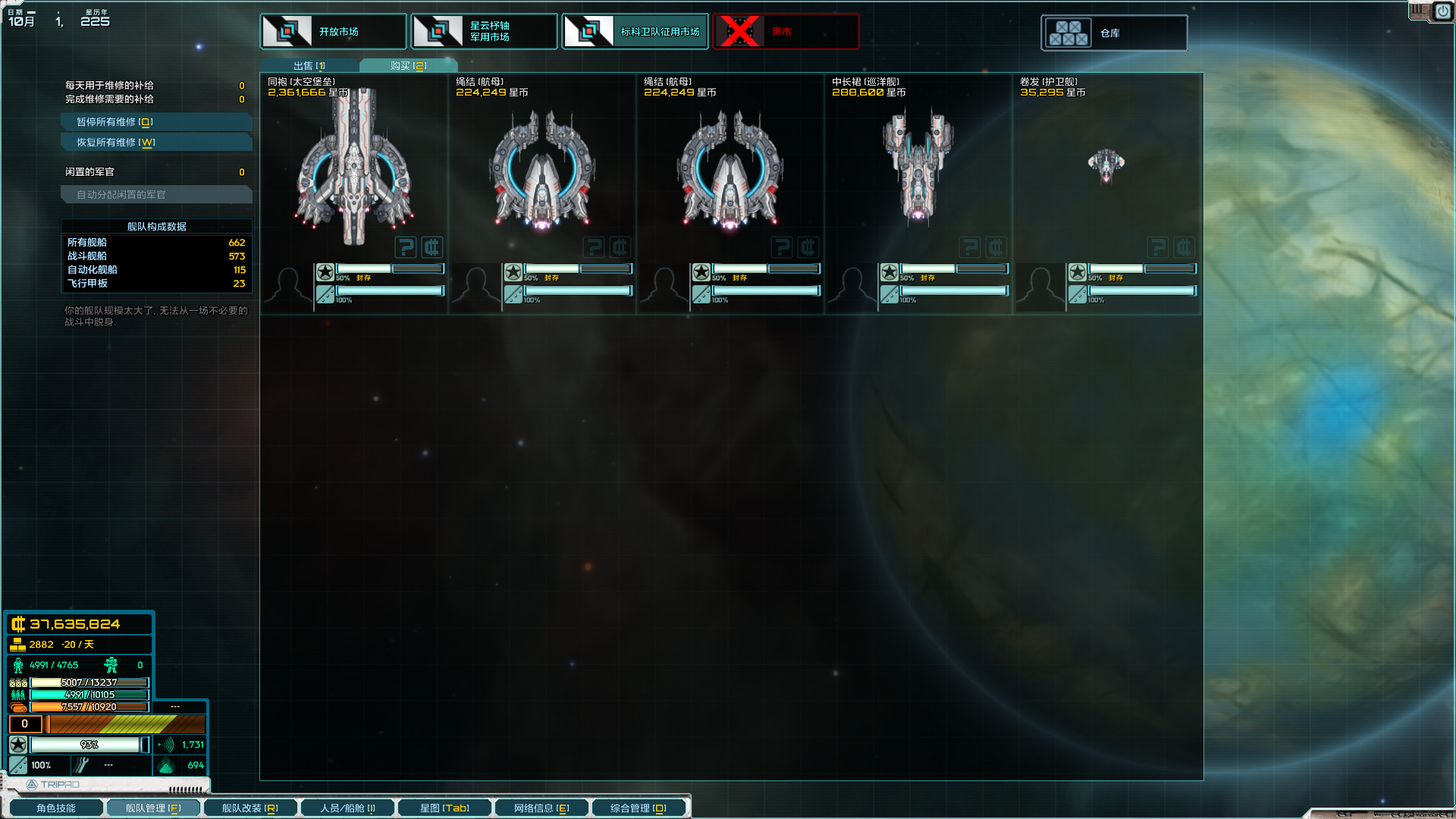
Task: Open 舰队管理 fleet management
Action: [x=152, y=808]
